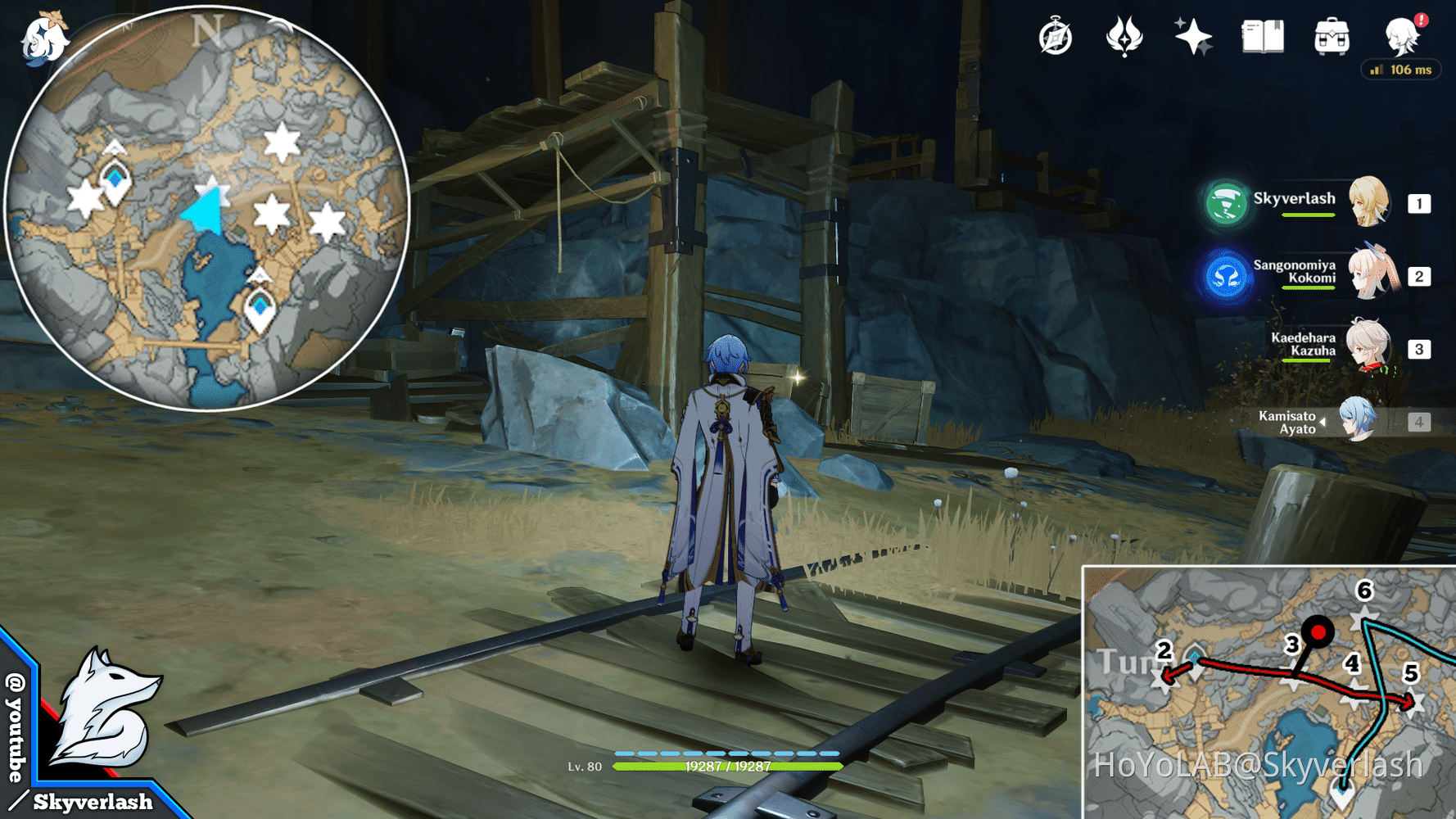This screenshot has height=819, width=1456.
Task: Click a star marker on the minimap
Action: (x=283, y=143)
